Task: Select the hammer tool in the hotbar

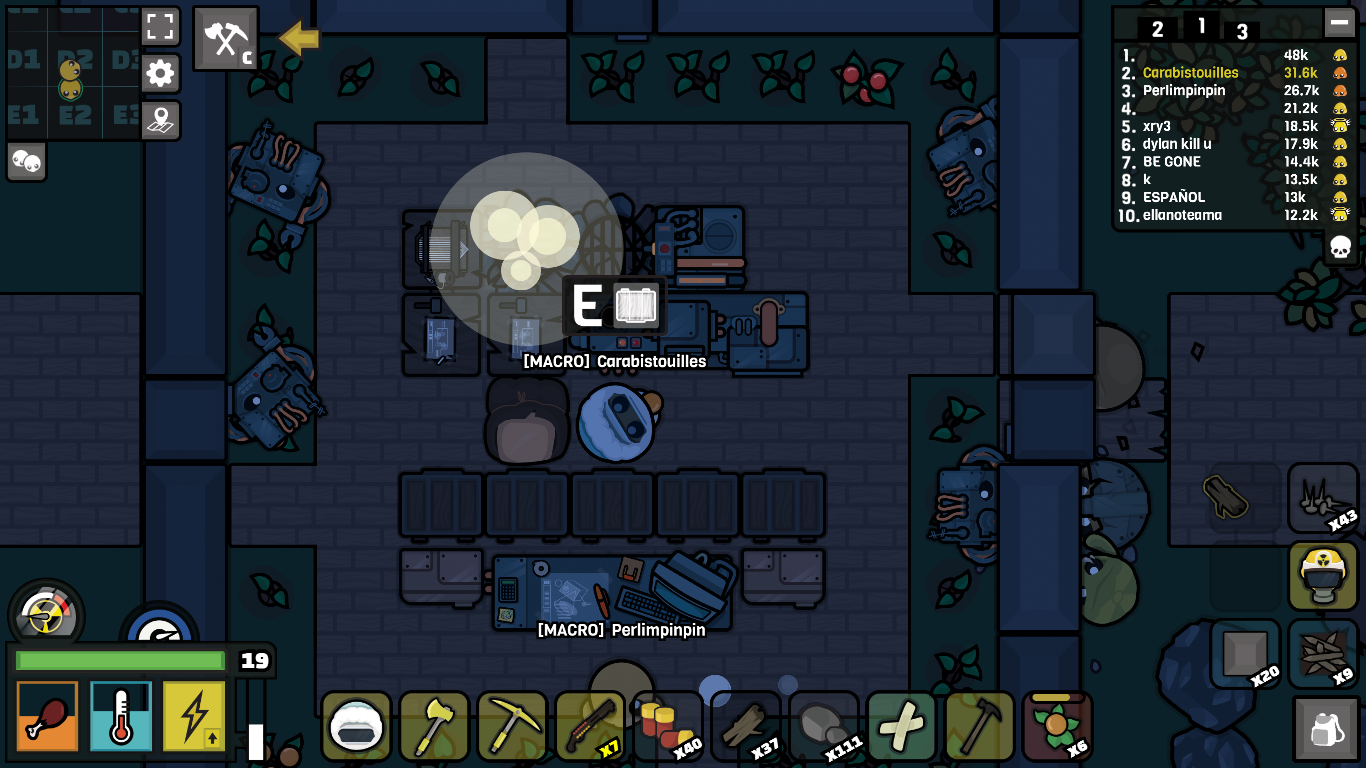Action: pos(979,726)
